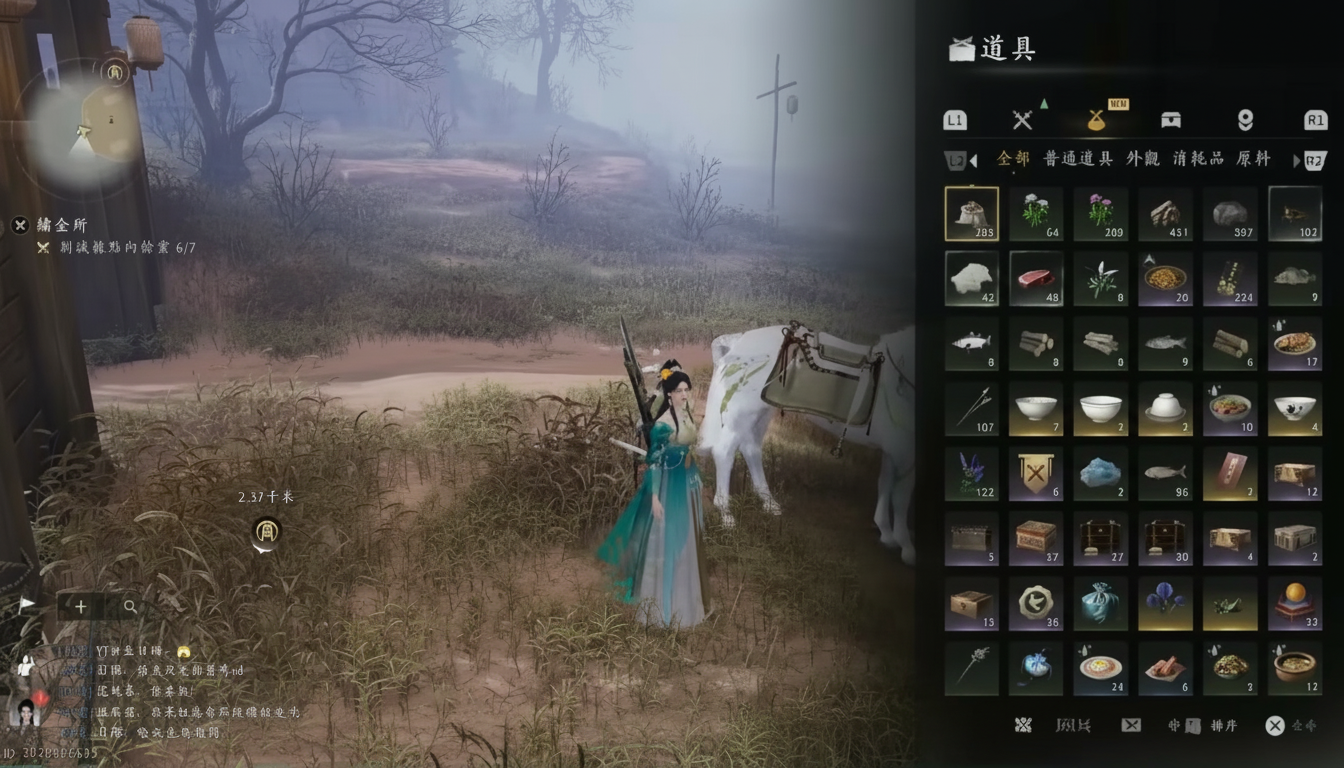Viewport: 1344px width, 768px height.
Task: Click the envelope-style icon in bottom bar
Action: pyautogui.click(x=1129, y=725)
